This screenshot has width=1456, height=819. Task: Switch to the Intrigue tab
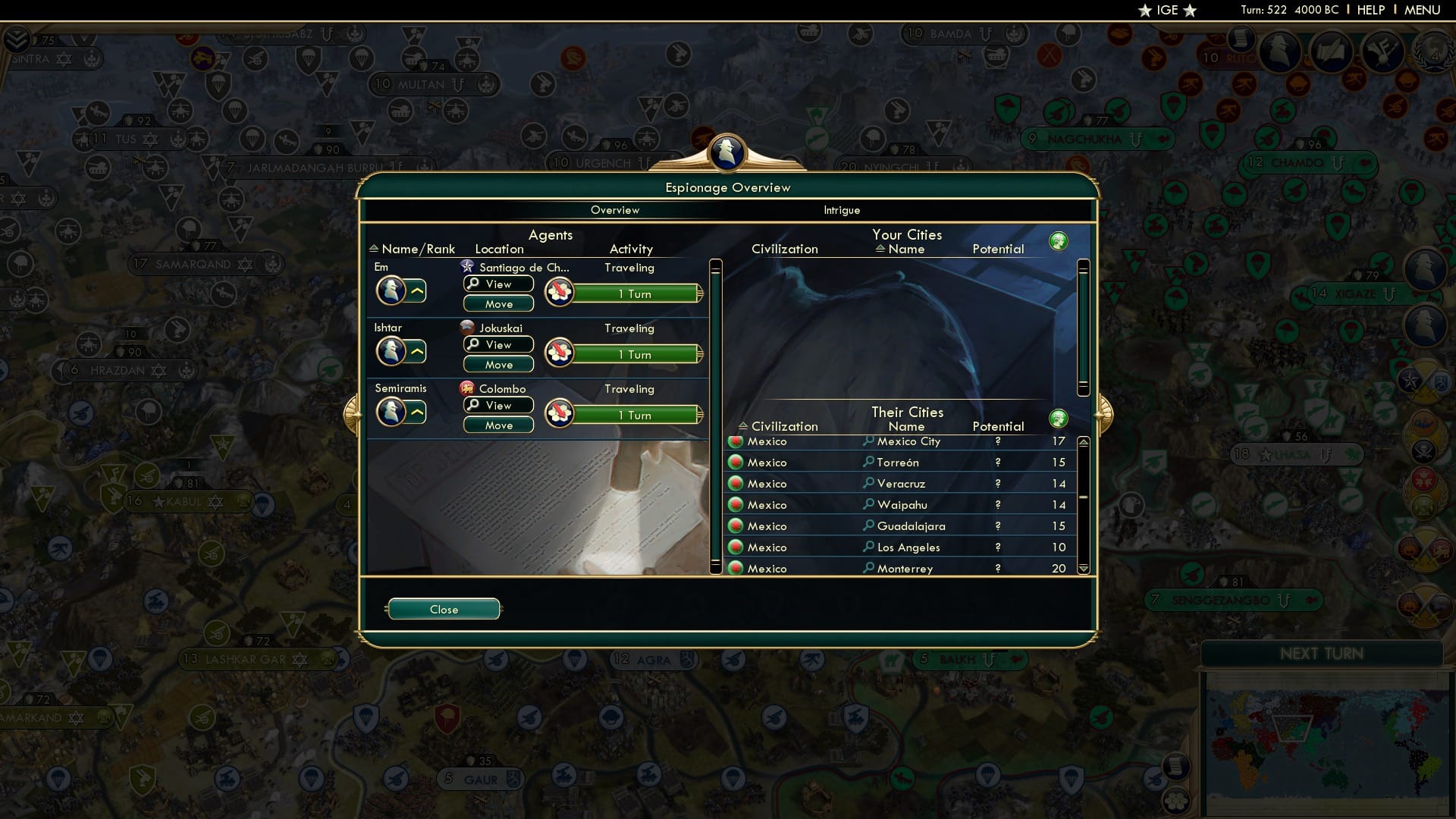tap(842, 210)
